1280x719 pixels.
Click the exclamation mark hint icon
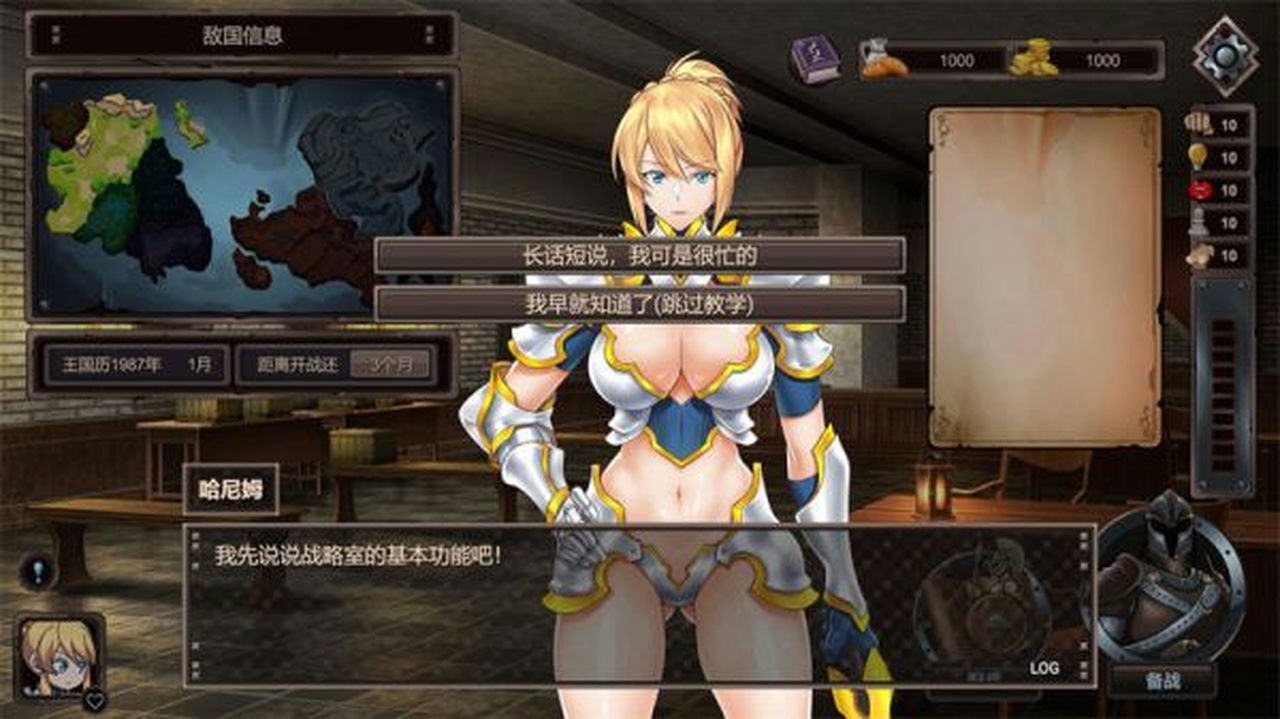coord(36,572)
